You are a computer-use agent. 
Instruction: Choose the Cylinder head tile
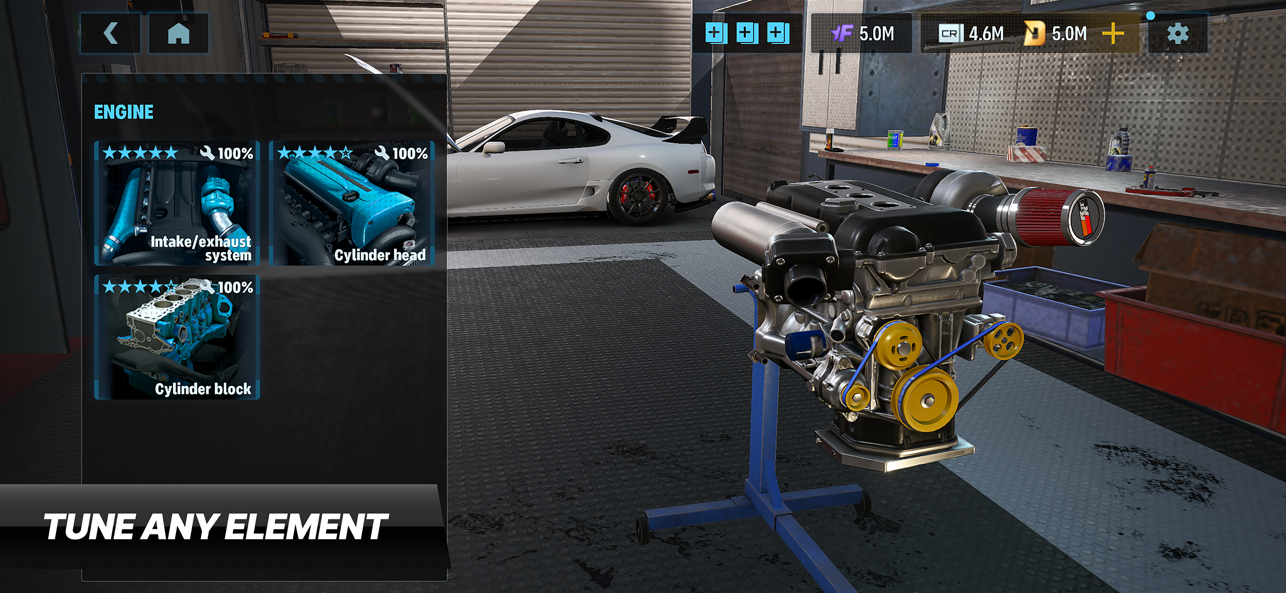[352, 204]
